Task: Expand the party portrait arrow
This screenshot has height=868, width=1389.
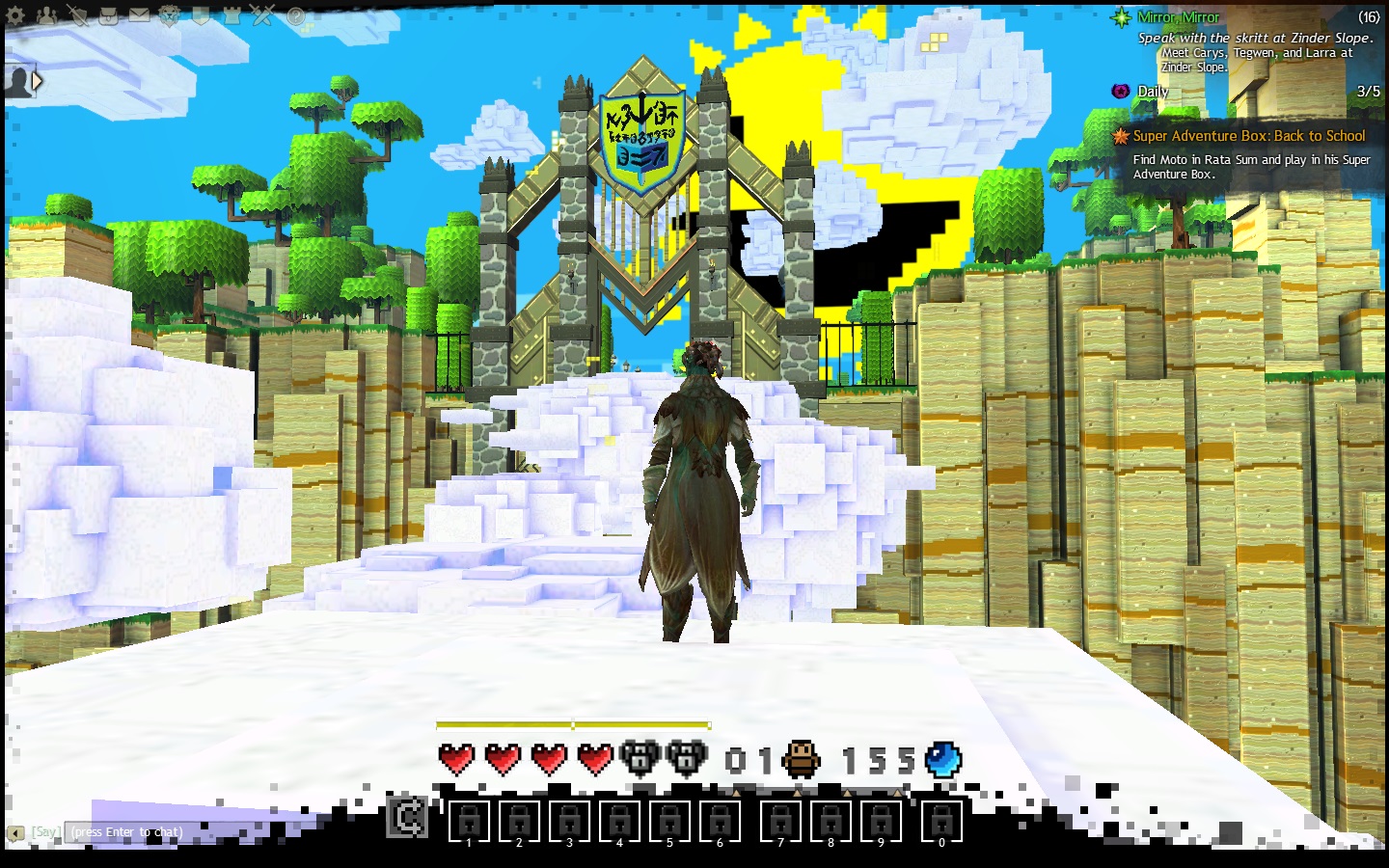Action: (x=37, y=81)
